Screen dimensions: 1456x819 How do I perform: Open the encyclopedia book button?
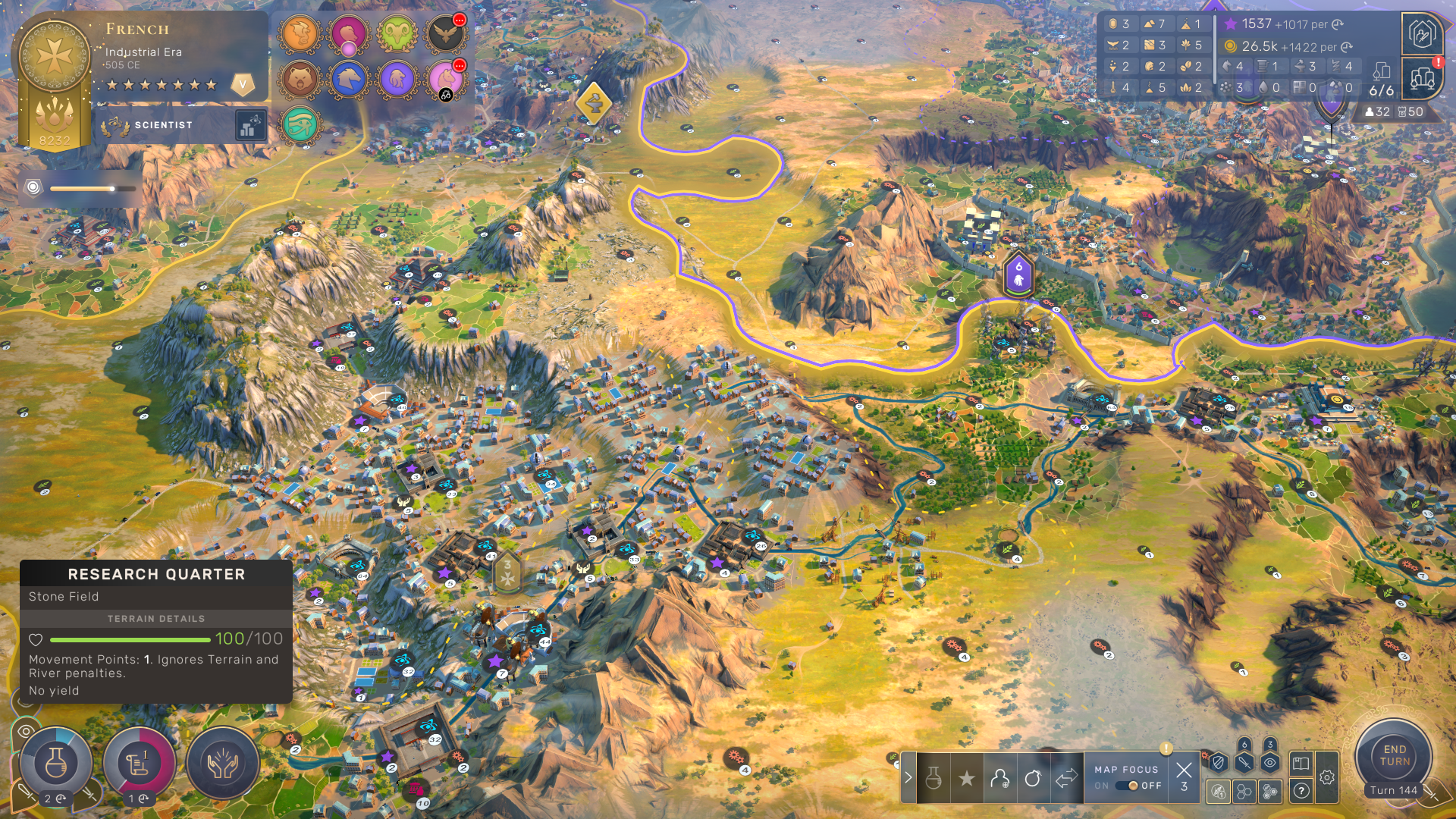pos(1301,763)
